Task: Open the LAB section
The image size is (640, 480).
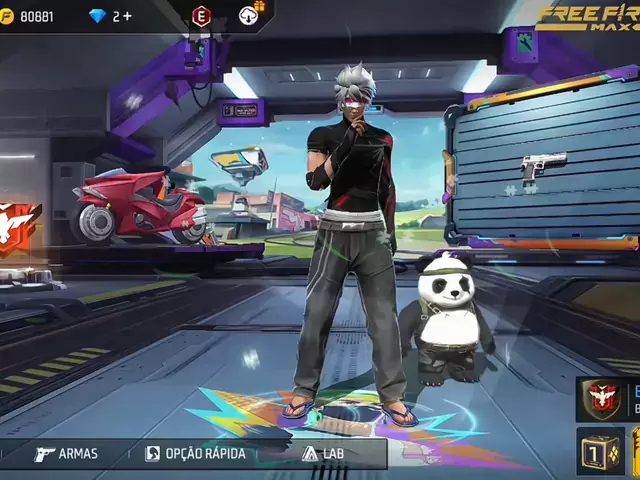Action: (321, 453)
